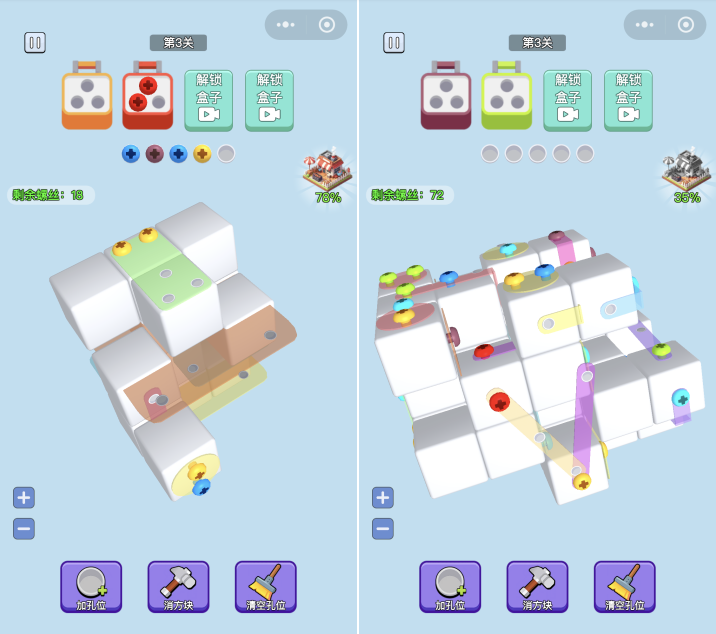
Task: Use 清空孔位 broom in the 18-screw game
Action: click(265, 587)
